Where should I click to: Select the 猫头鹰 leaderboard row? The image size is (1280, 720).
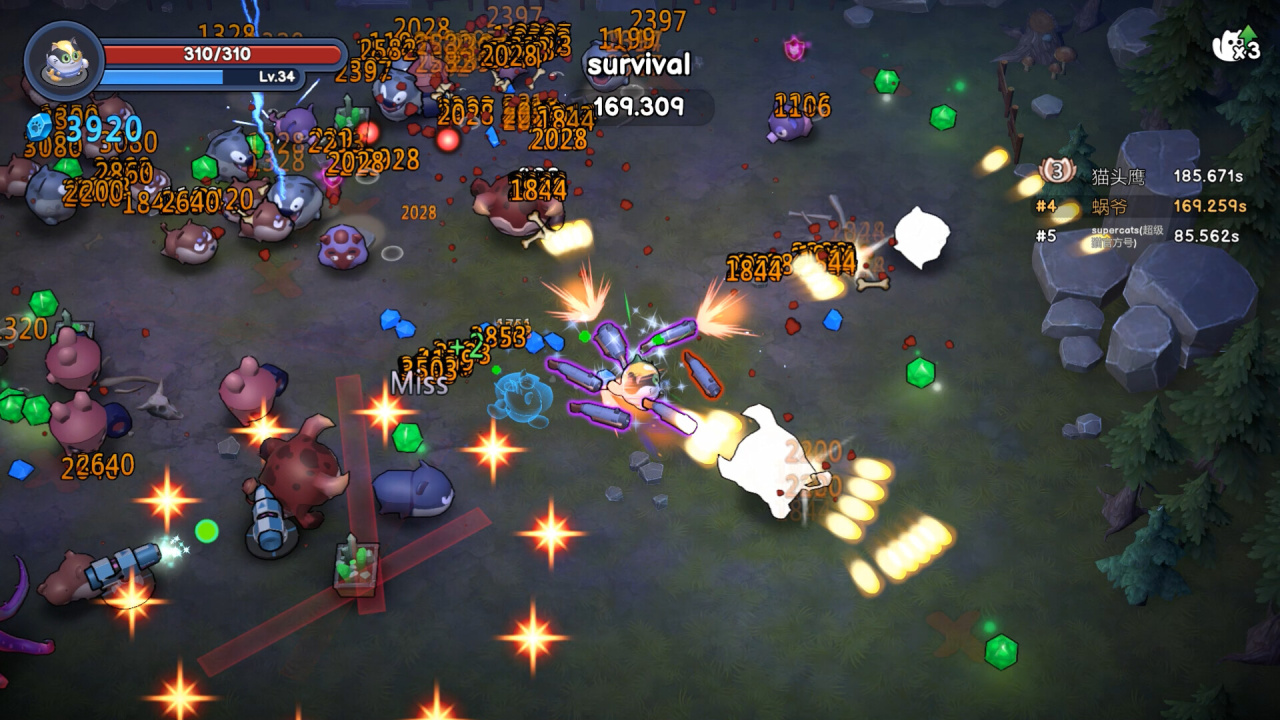click(1142, 176)
